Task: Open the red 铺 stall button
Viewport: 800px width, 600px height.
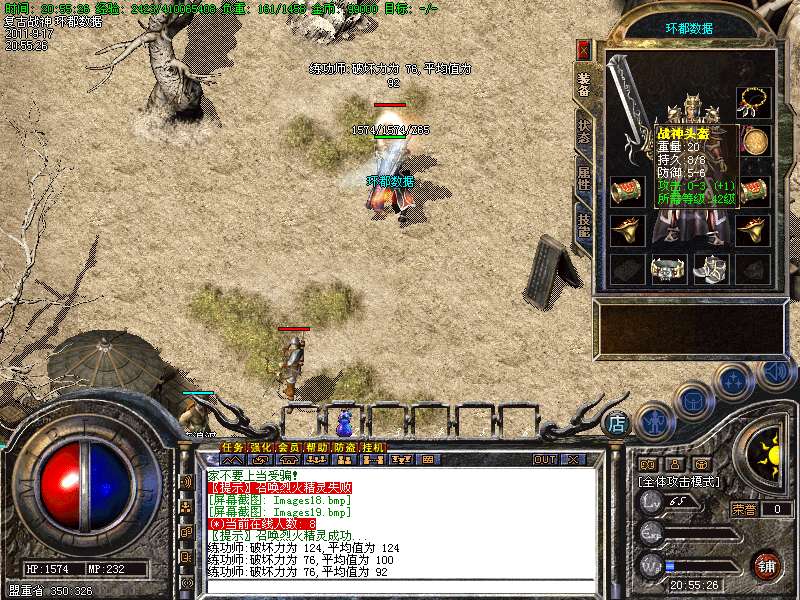Action: click(766, 564)
